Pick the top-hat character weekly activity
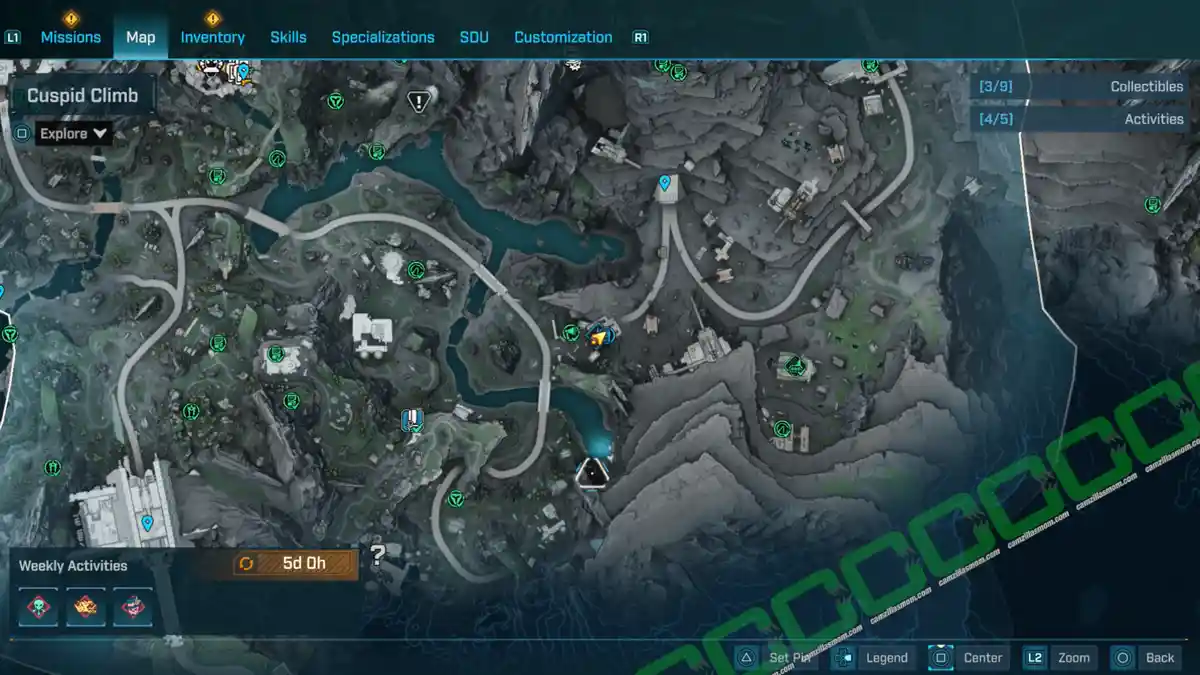 click(x=132, y=607)
